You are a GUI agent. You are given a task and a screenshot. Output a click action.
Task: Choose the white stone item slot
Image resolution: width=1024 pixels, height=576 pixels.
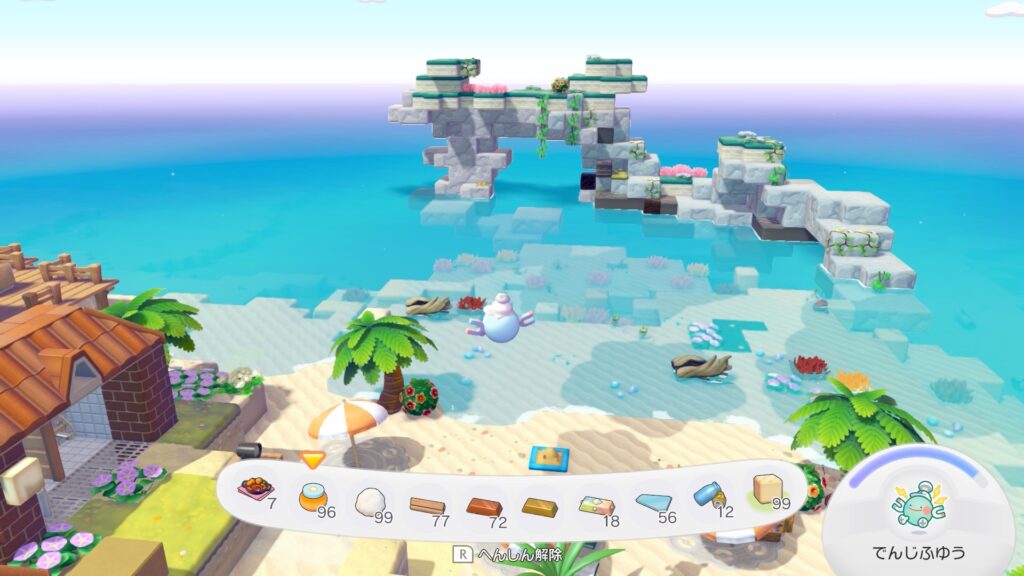pyautogui.click(x=370, y=498)
